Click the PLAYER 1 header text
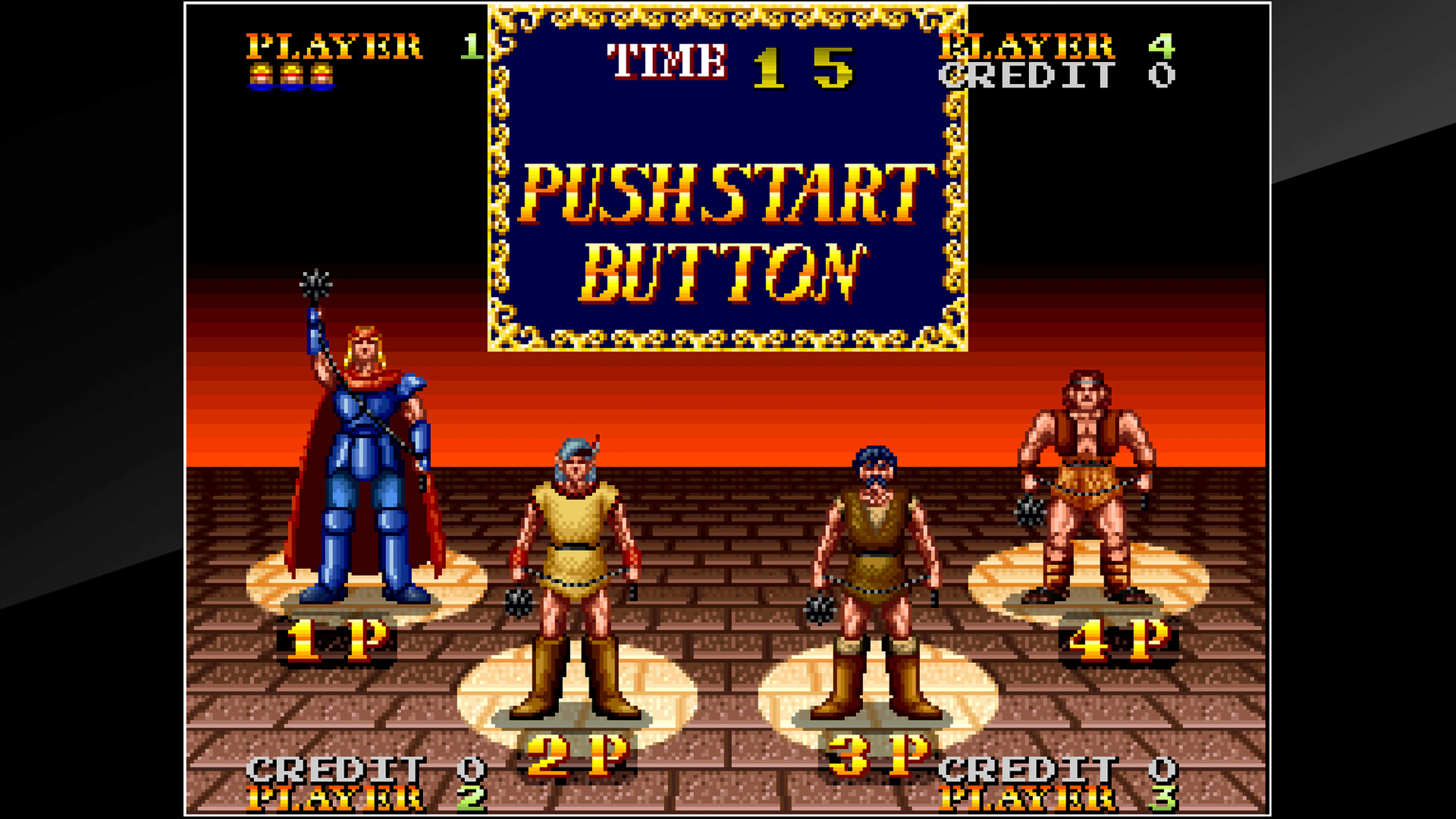This screenshot has height=819, width=1456. [334, 48]
